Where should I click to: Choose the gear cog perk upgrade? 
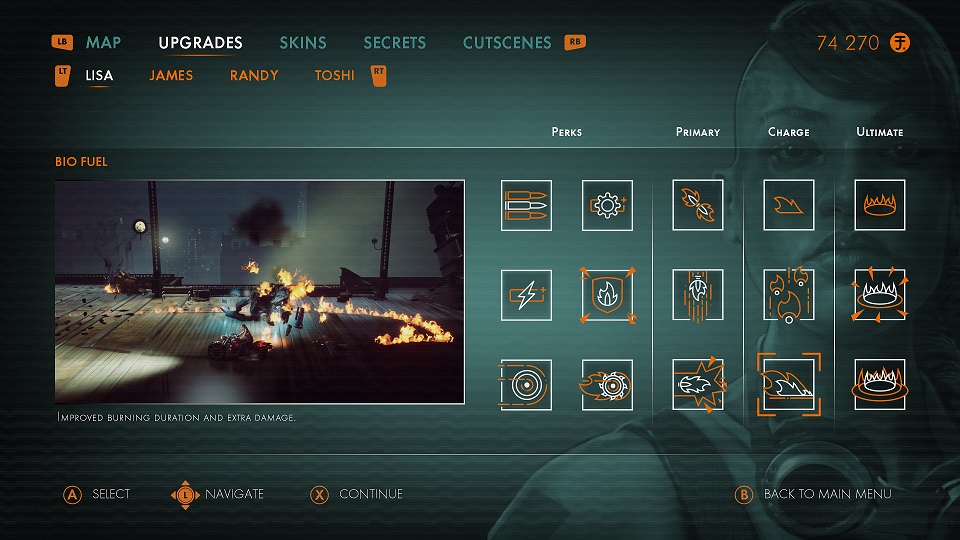coord(607,205)
